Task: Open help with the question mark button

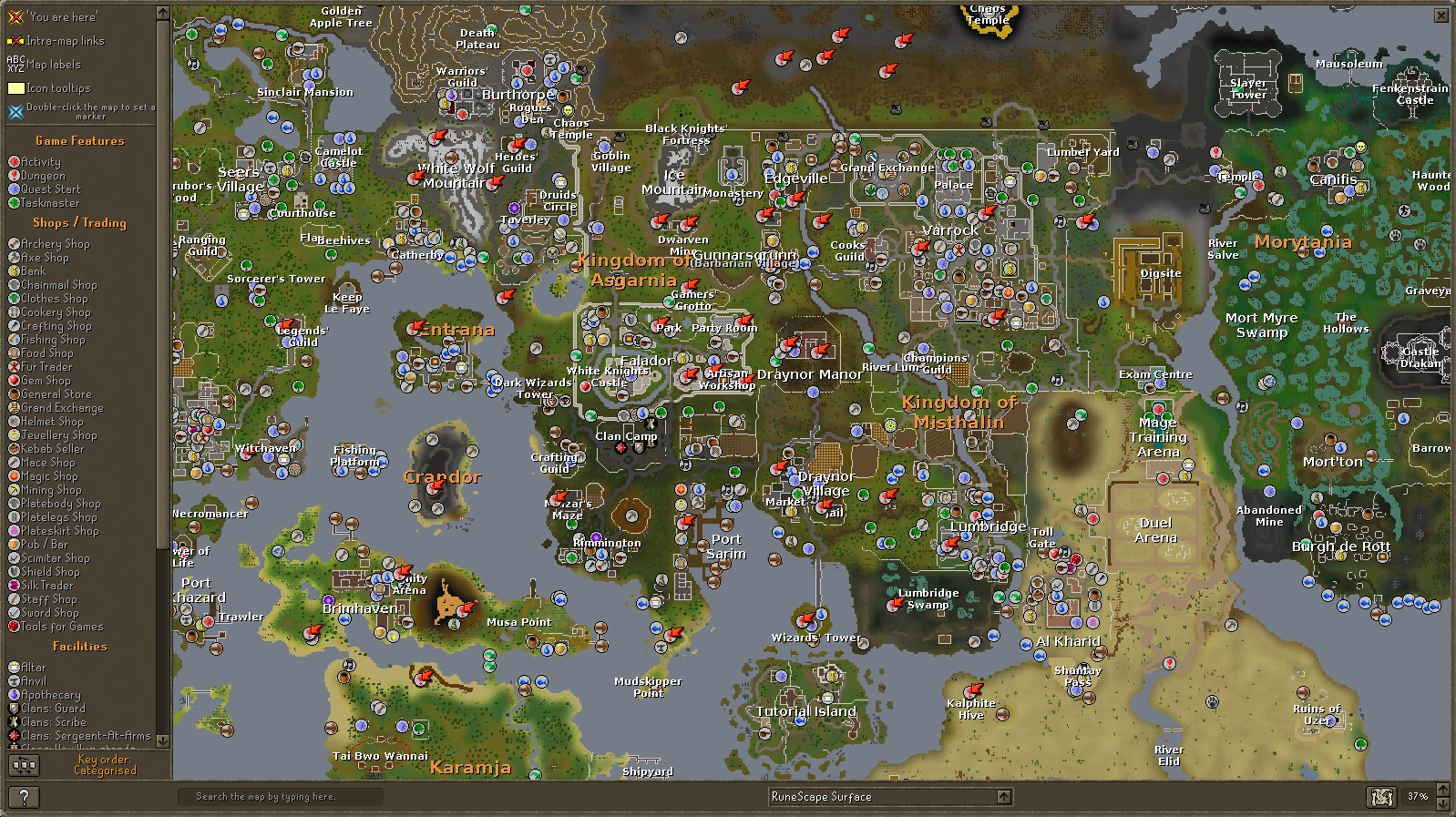Action: coord(26,797)
